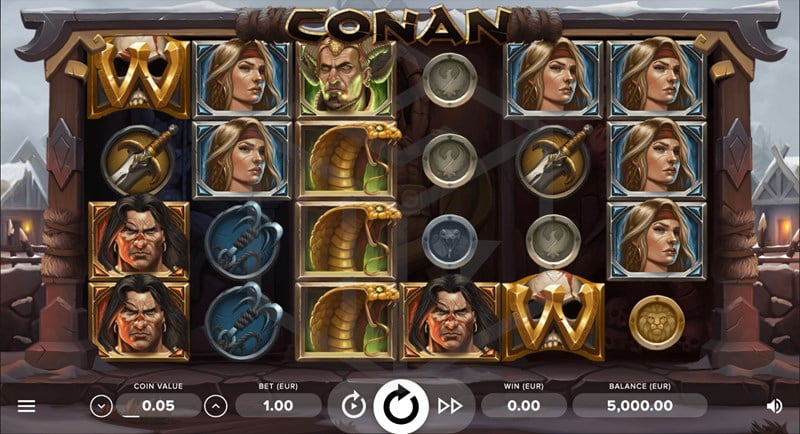Open the autoplay options
This screenshot has height=434, width=800.
click(x=352, y=405)
